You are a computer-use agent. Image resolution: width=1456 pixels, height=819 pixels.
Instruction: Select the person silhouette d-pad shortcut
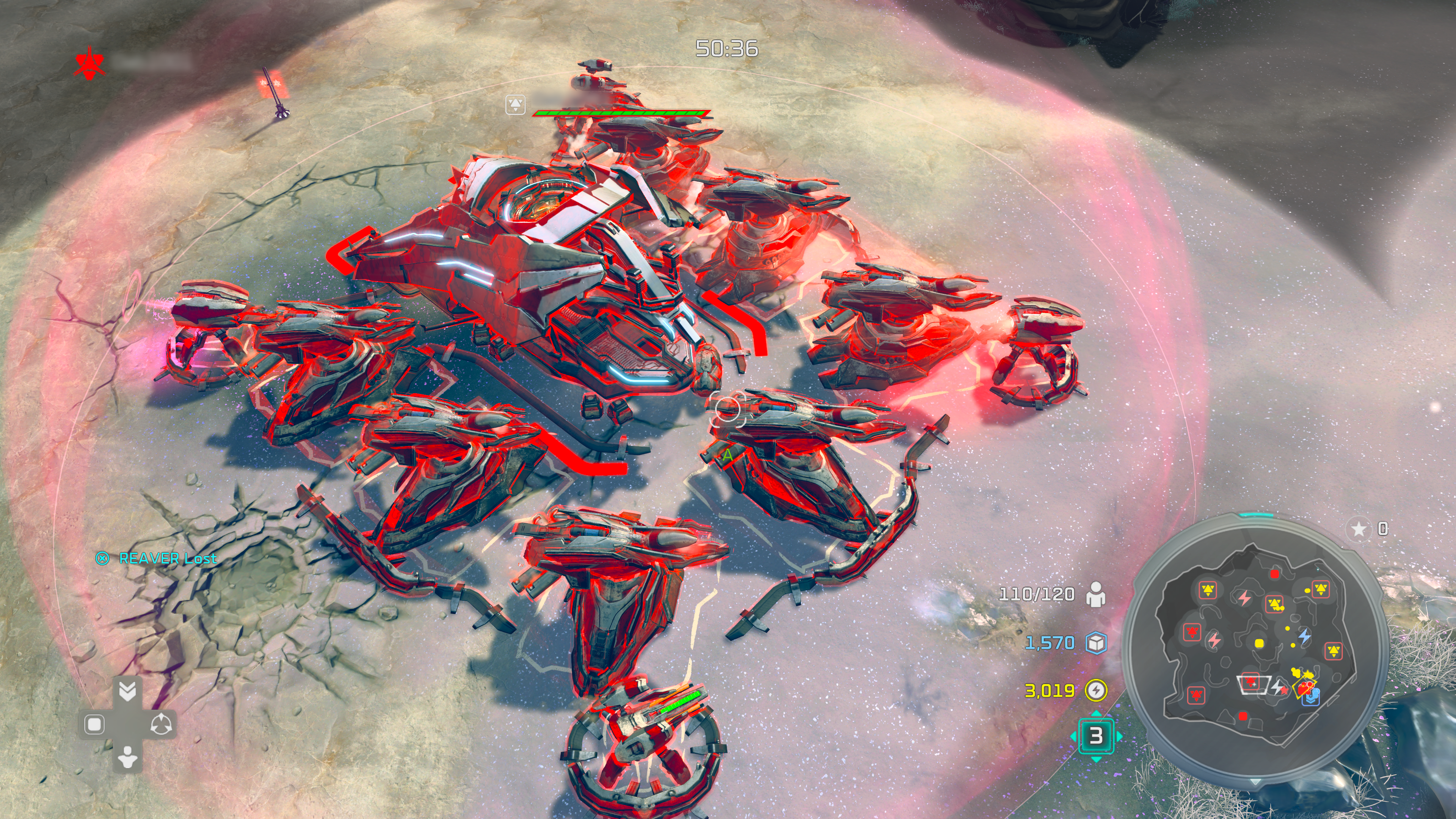[x=128, y=757]
